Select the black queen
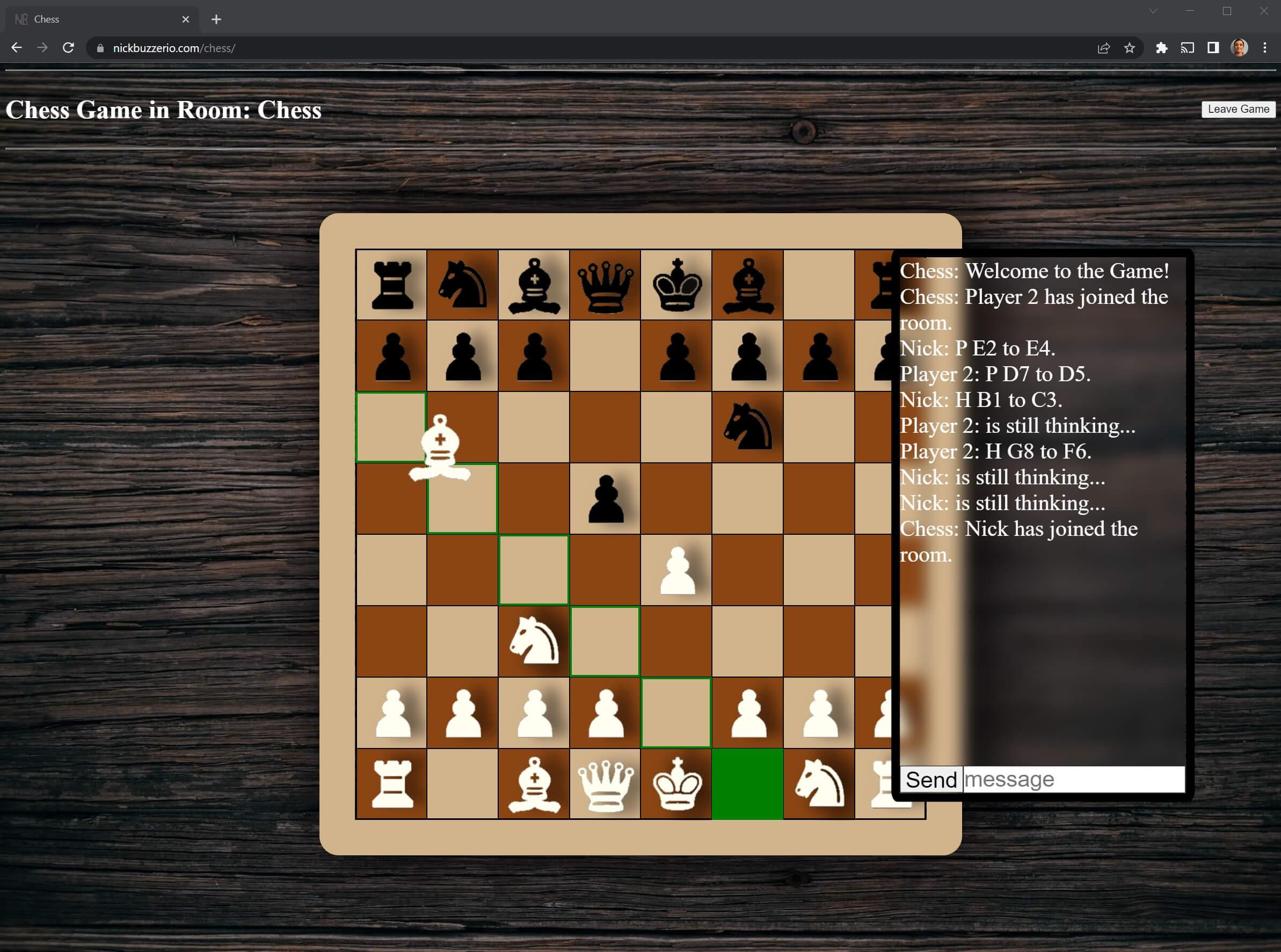The height and width of the screenshot is (952, 1281). pyautogui.click(x=605, y=285)
